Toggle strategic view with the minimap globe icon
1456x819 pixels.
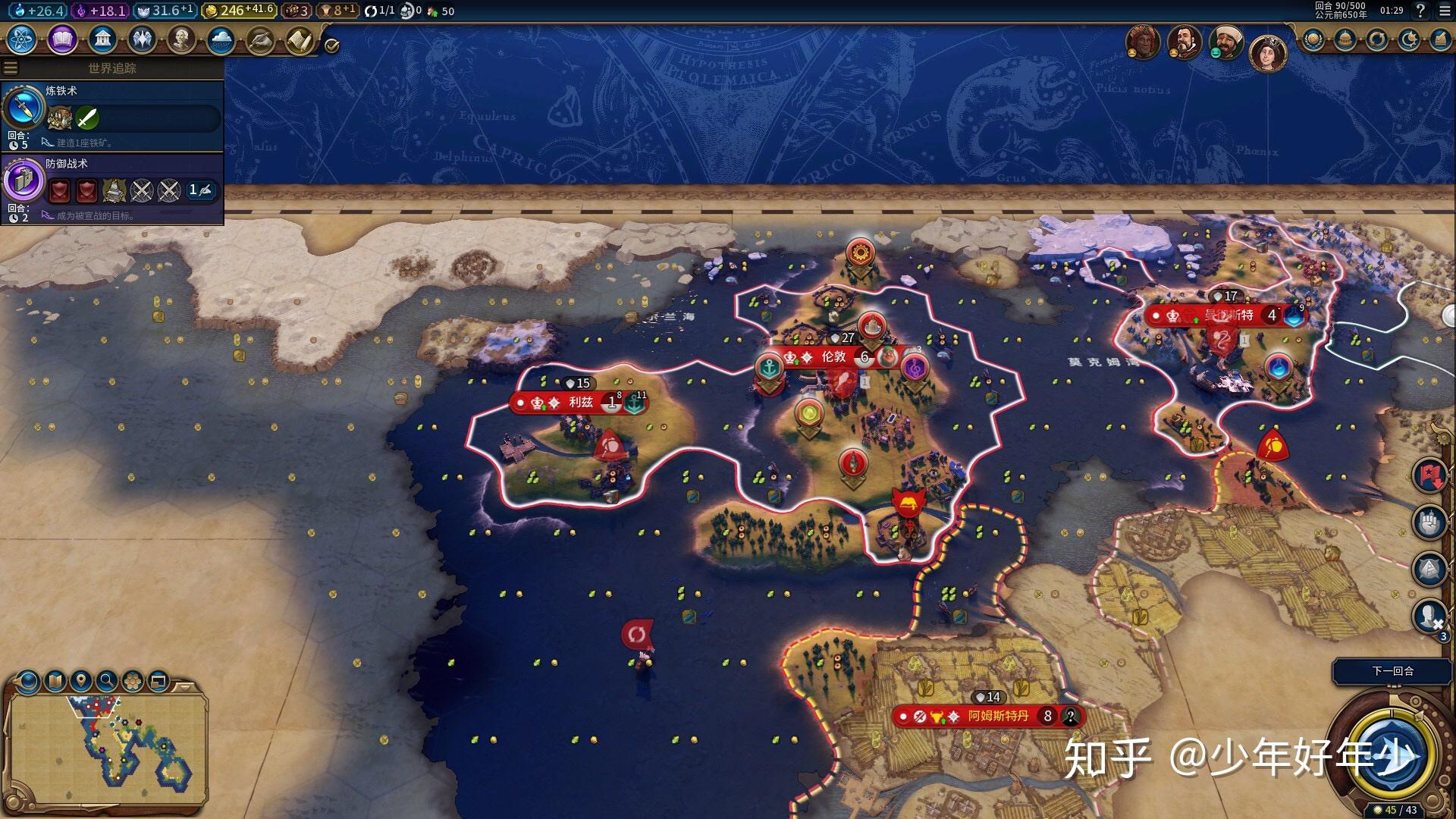27,681
